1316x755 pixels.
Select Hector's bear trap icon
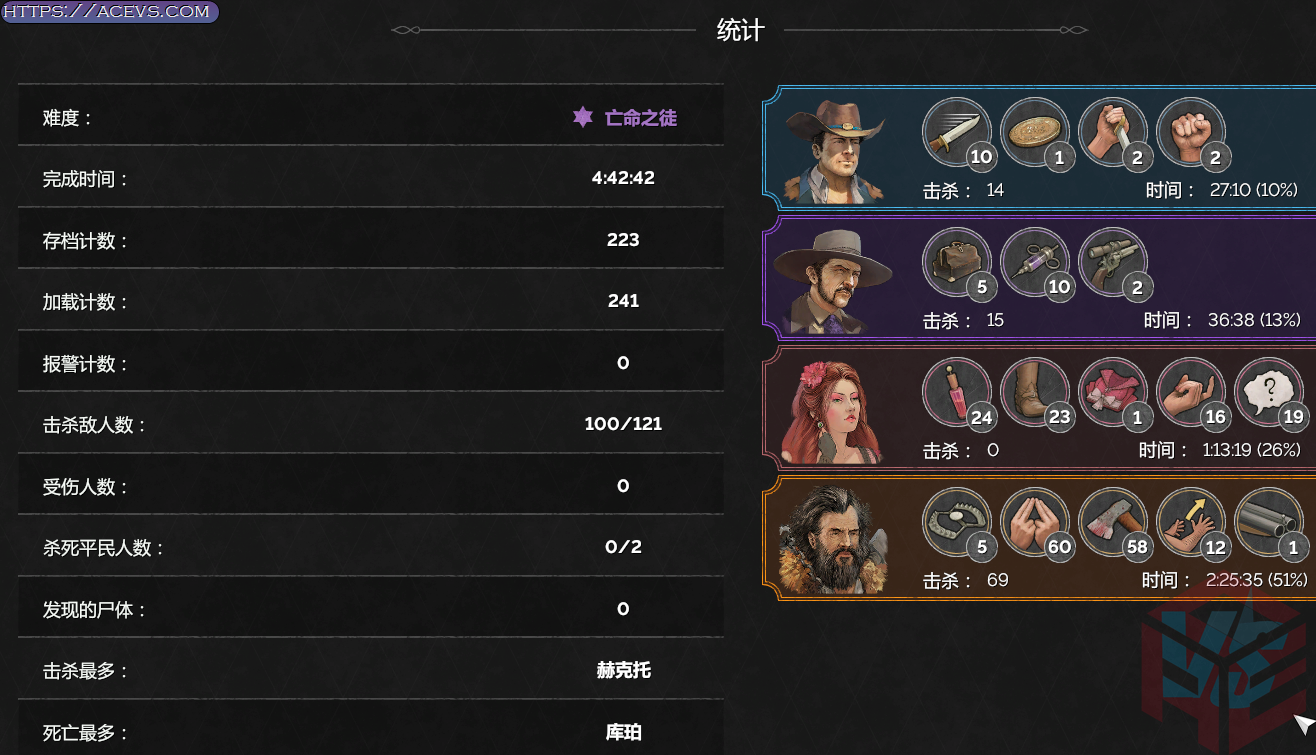tap(958, 521)
